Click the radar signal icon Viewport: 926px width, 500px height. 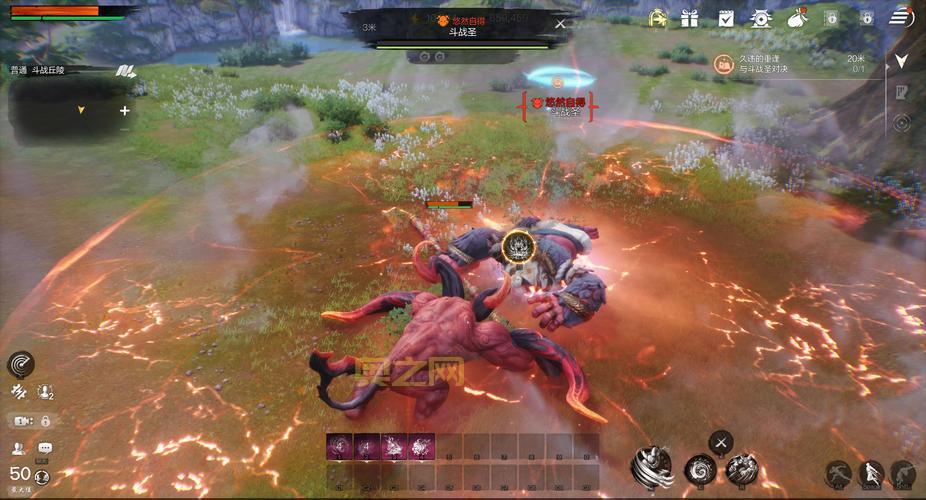point(21,364)
